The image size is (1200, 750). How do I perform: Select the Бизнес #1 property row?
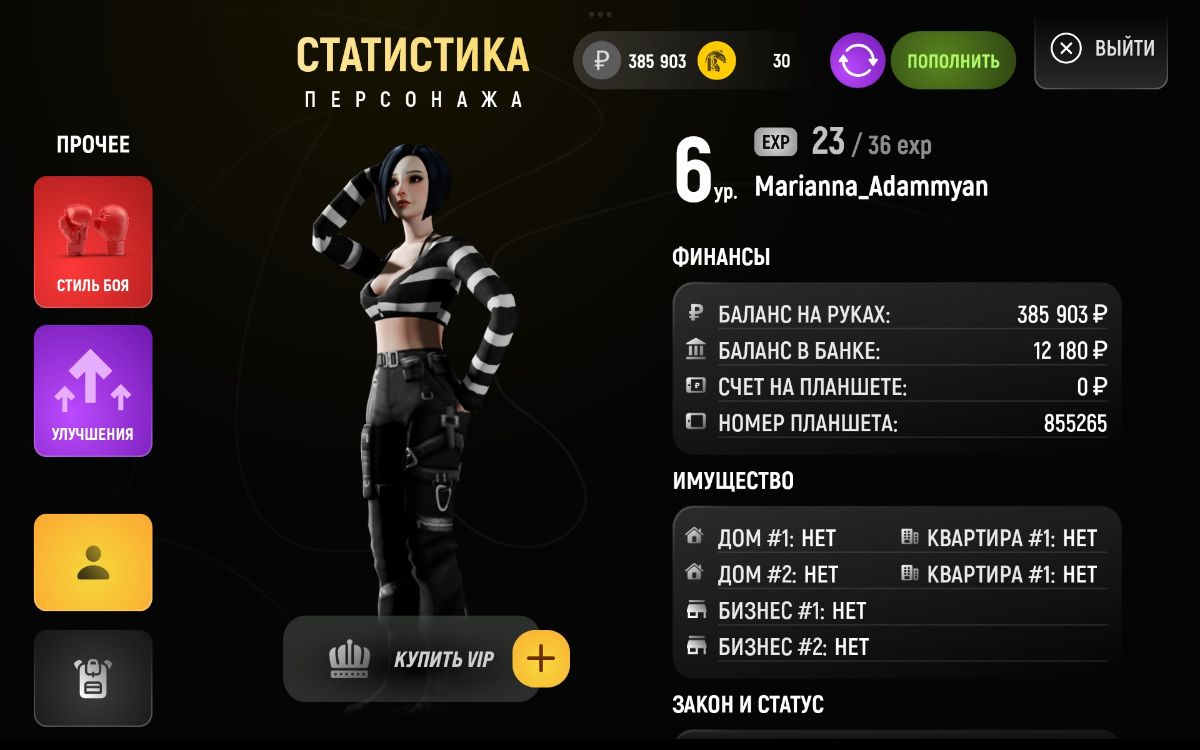tap(791, 611)
